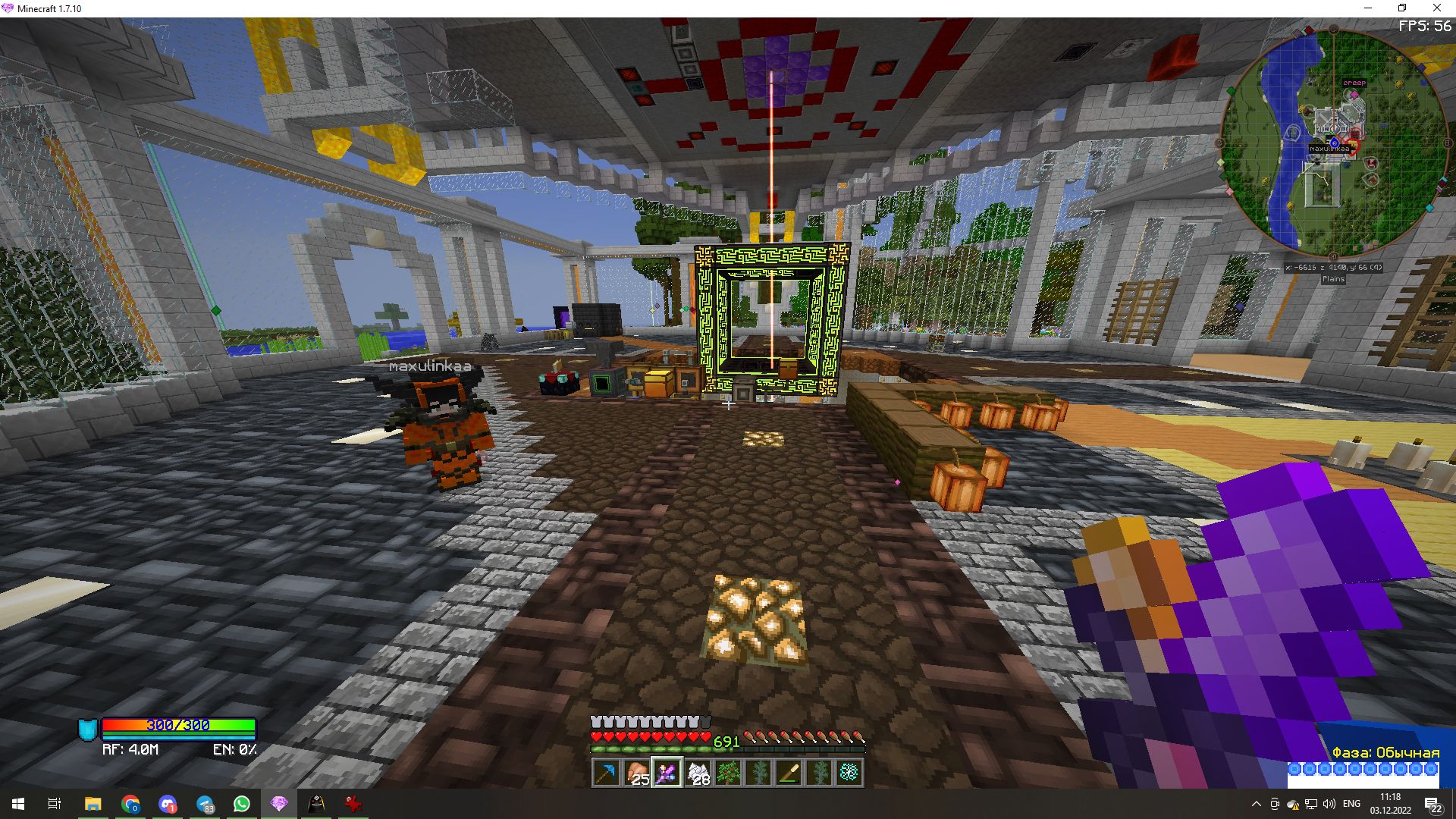Select the cooked meat stack of 25

point(636,773)
